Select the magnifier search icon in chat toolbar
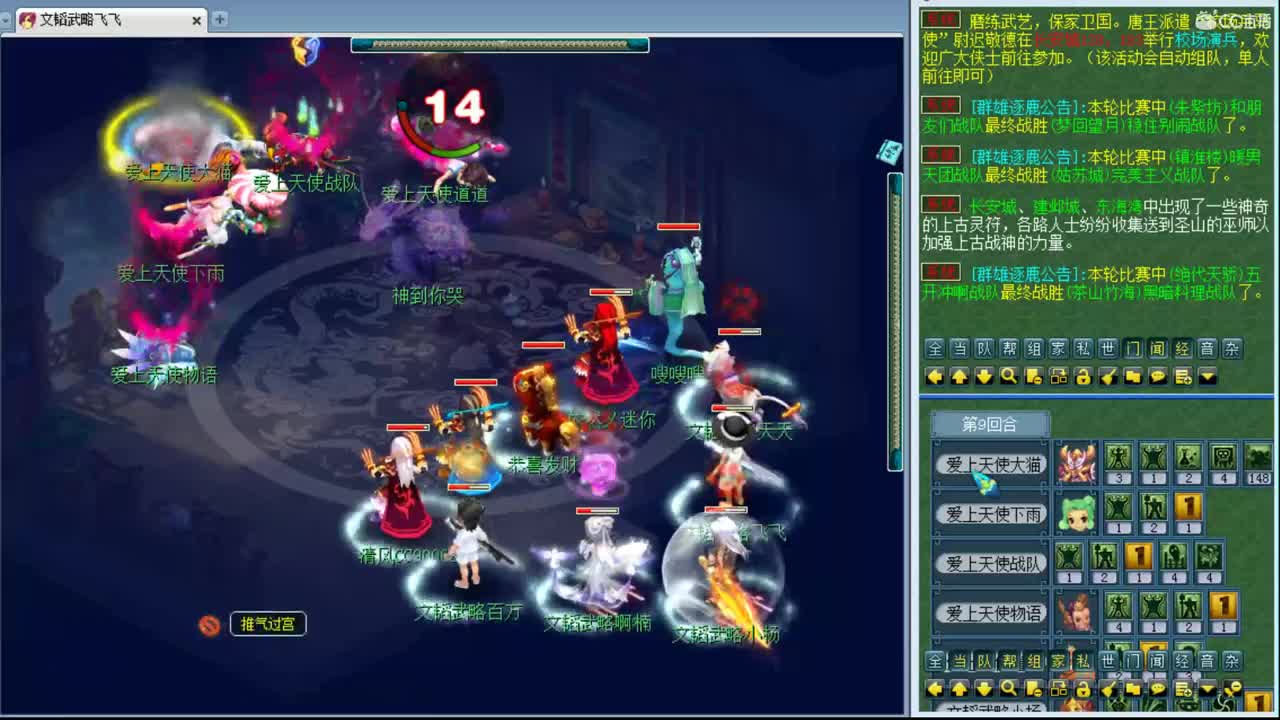Viewport: 1280px width, 720px height. tap(1008, 378)
